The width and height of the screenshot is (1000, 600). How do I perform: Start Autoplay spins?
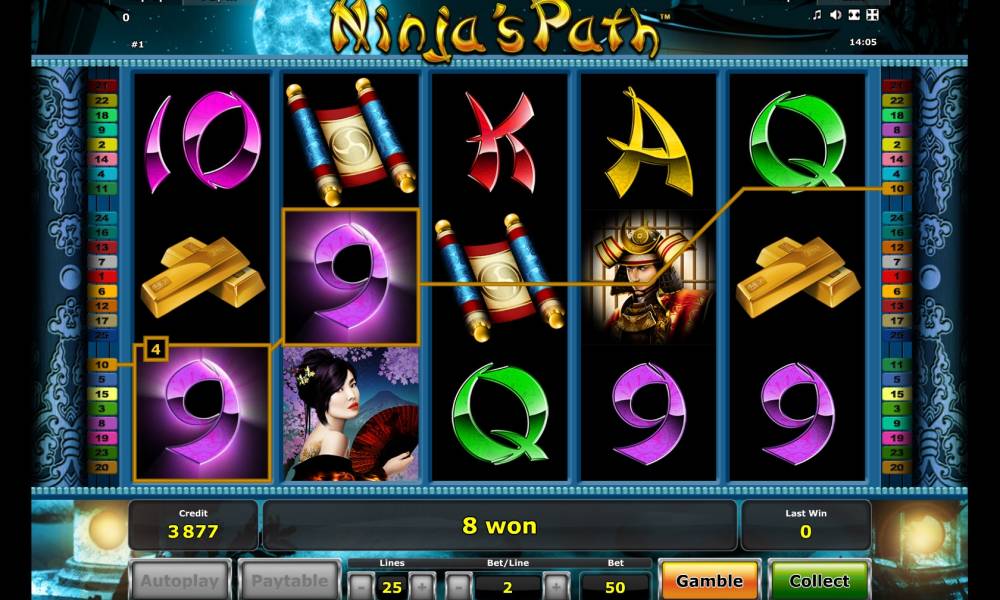[180, 581]
